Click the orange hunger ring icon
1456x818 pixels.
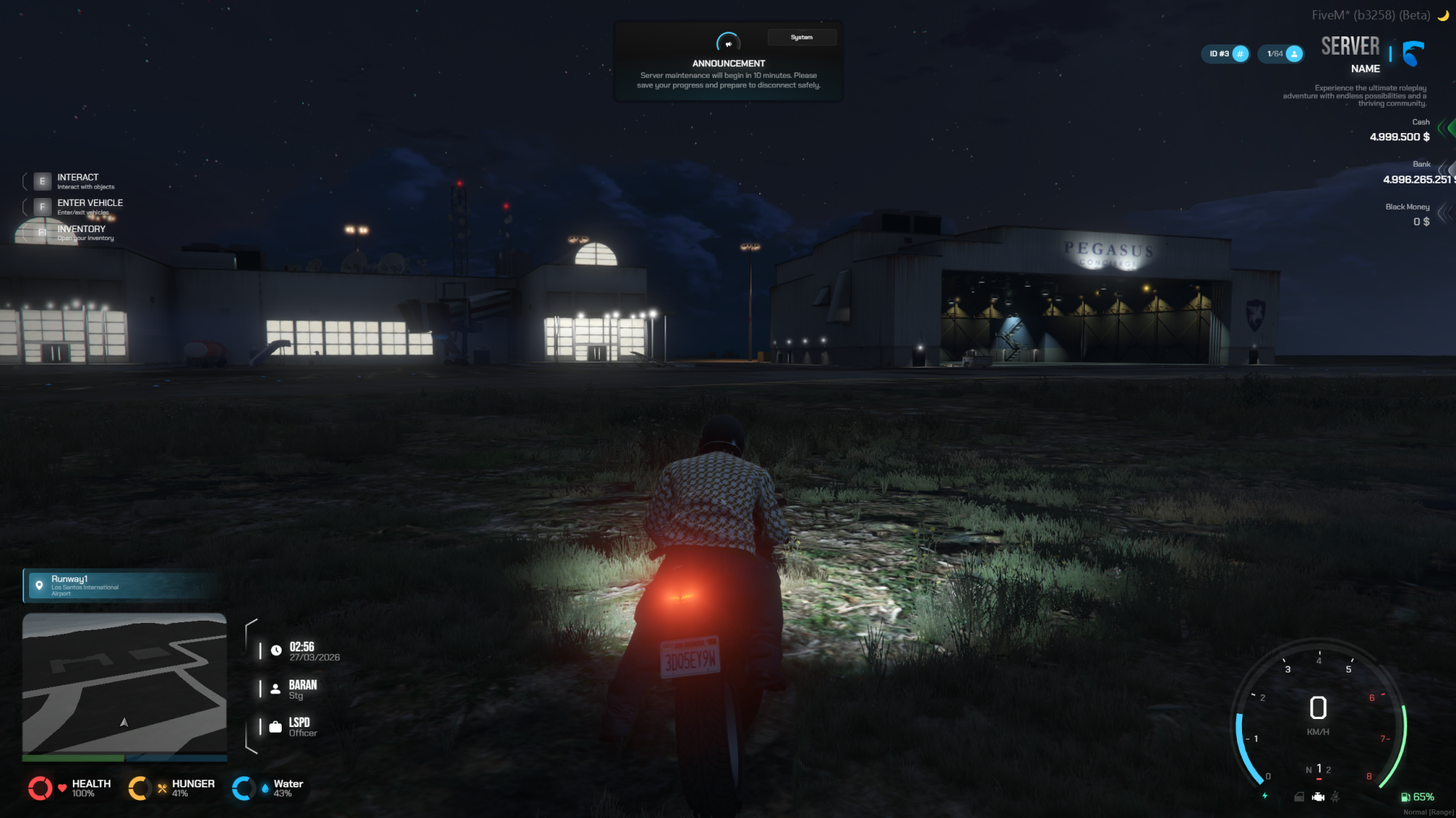tap(139, 788)
